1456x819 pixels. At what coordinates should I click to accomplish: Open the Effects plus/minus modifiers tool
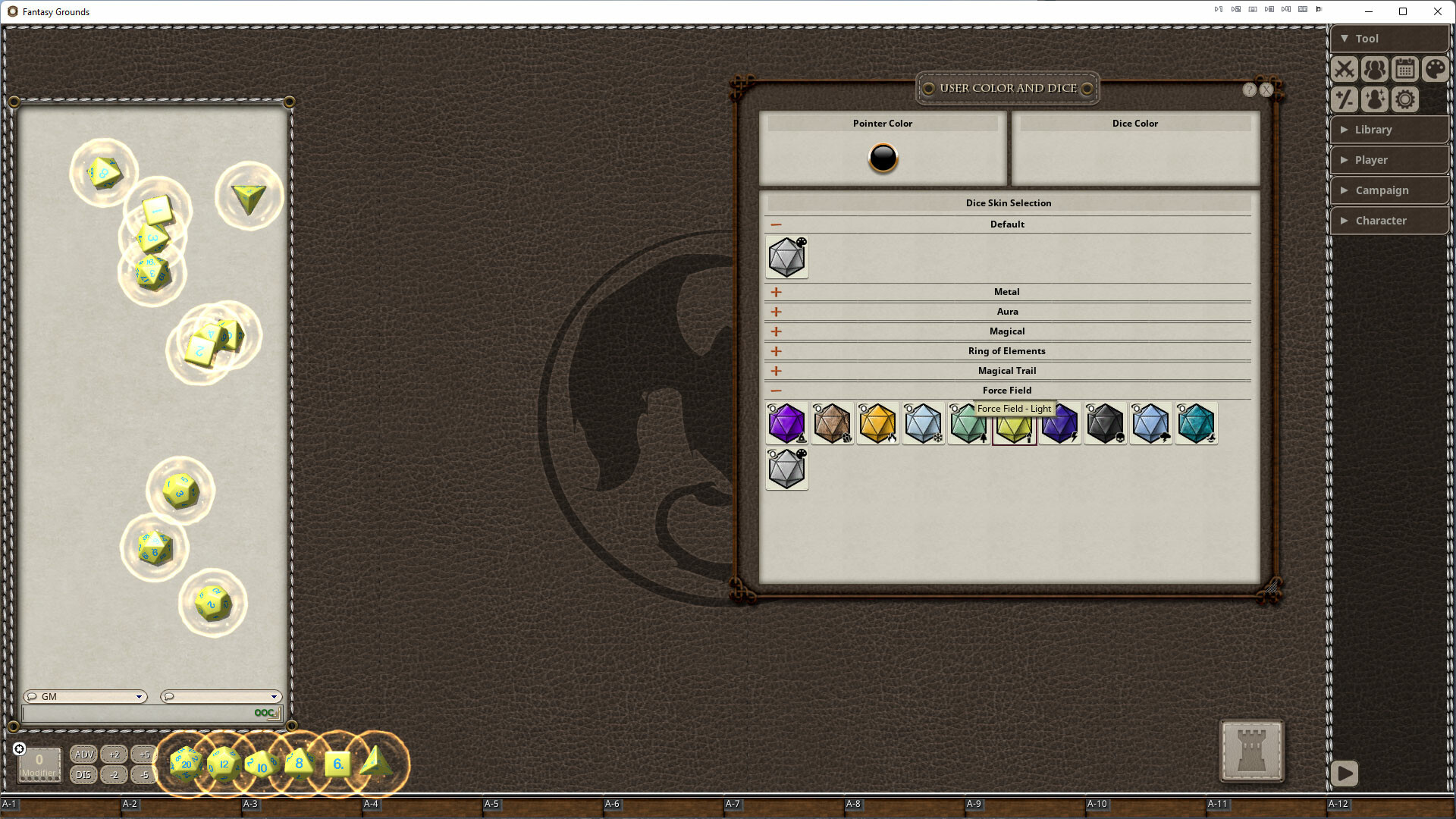pos(1344,99)
